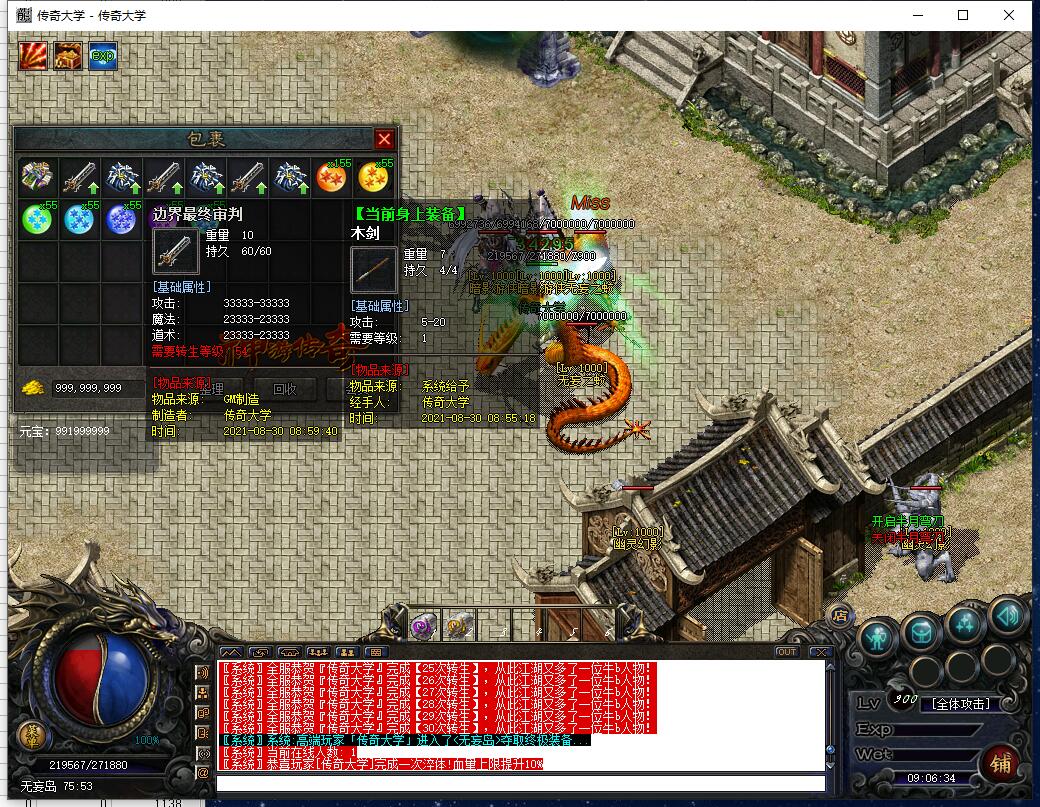Click the OUT button above chat
Image resolution: width=1040 pixels, height=807 pixels.
[787, 652]
